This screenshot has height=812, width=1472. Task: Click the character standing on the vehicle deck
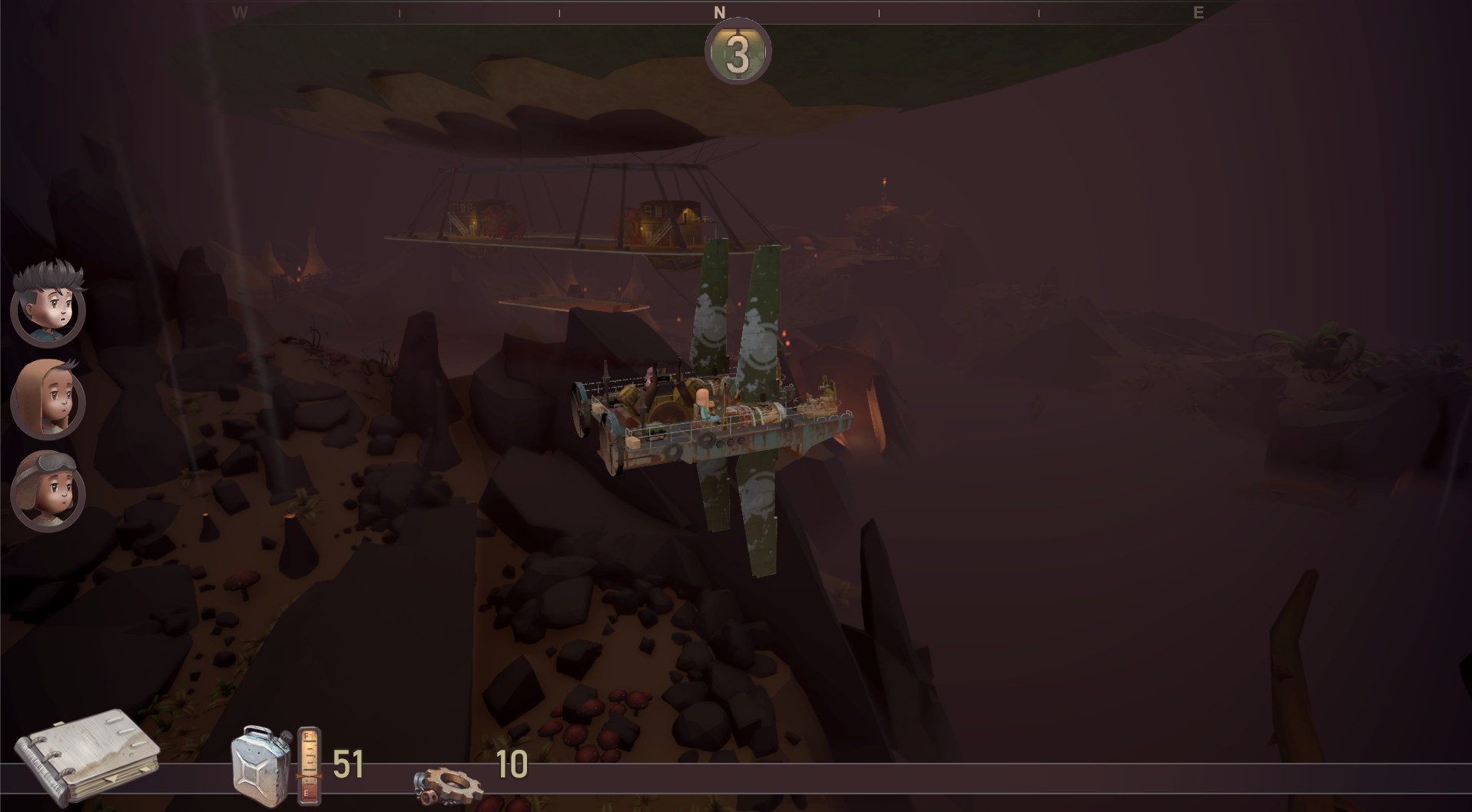(705, 405)
